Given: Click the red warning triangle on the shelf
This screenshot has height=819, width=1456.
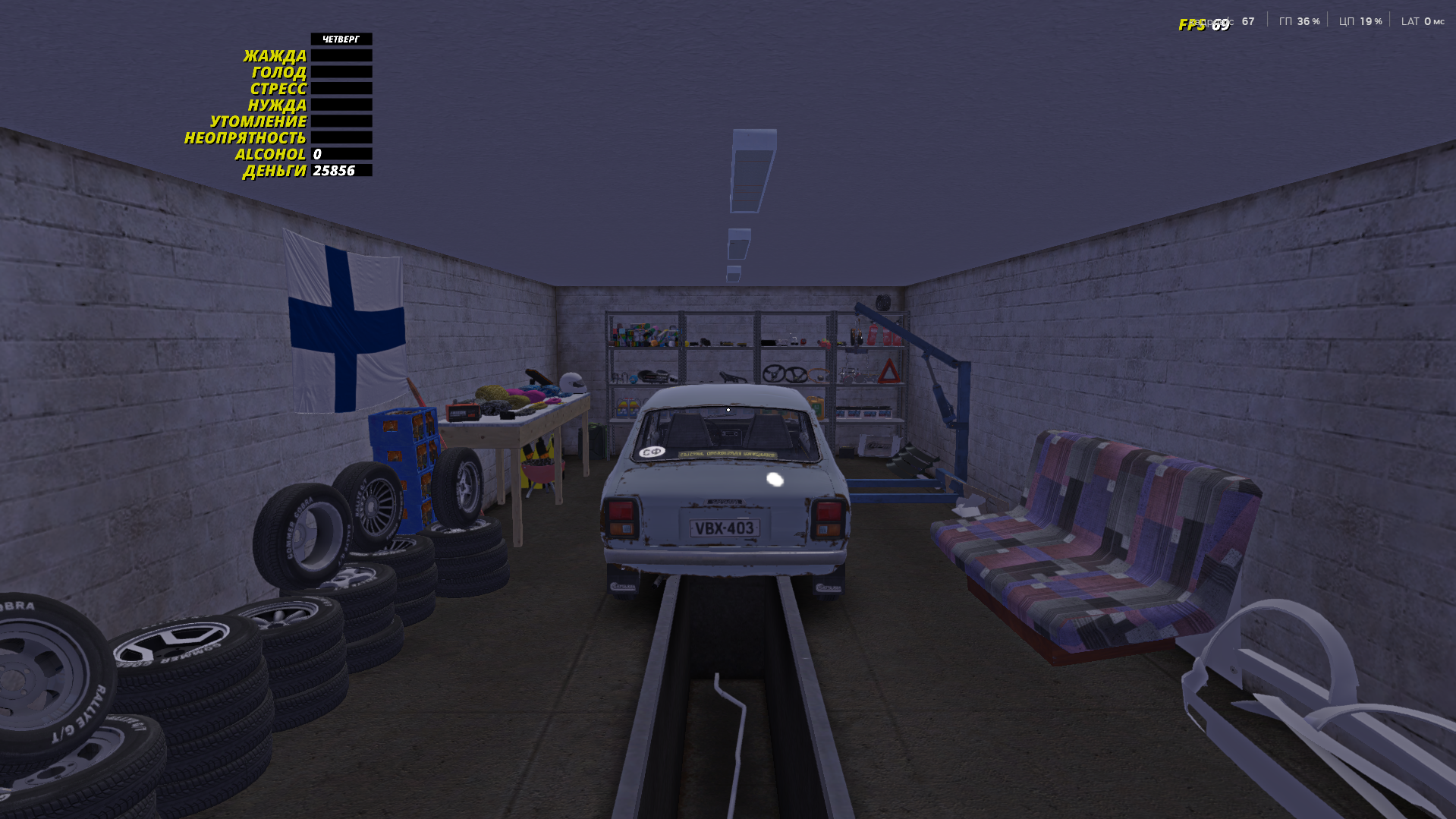Looking at the screenshot, I should 890,371.
